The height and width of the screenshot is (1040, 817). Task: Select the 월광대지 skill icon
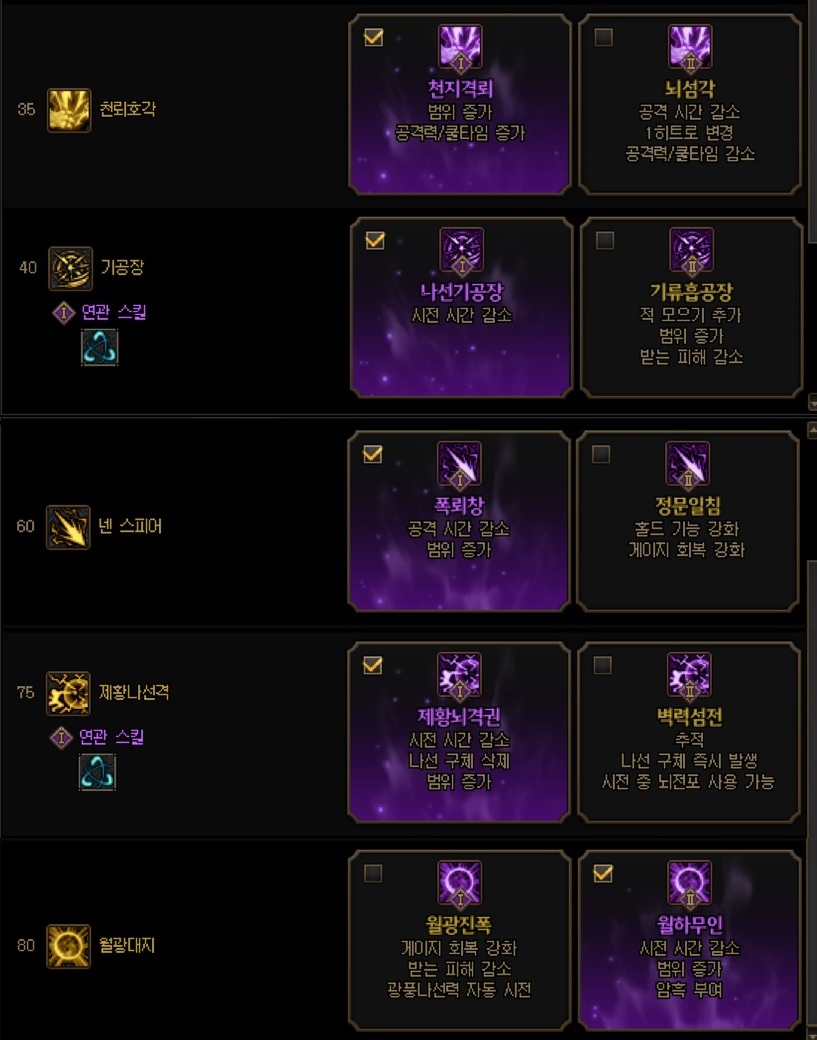tap(68, 945)
